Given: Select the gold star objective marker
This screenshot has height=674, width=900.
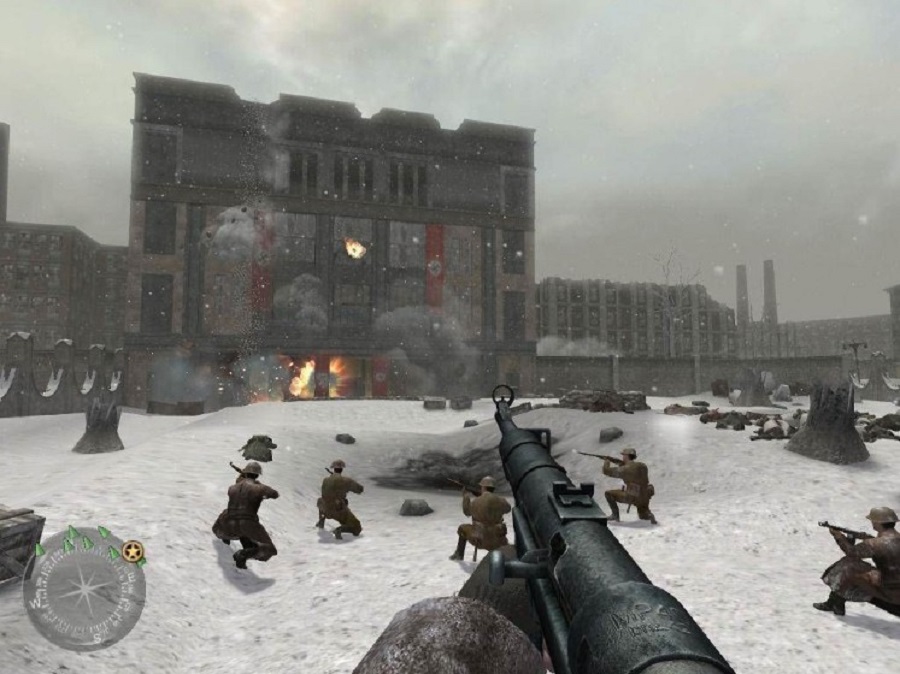Looking at the screenshot, I should tap(133, 549).
